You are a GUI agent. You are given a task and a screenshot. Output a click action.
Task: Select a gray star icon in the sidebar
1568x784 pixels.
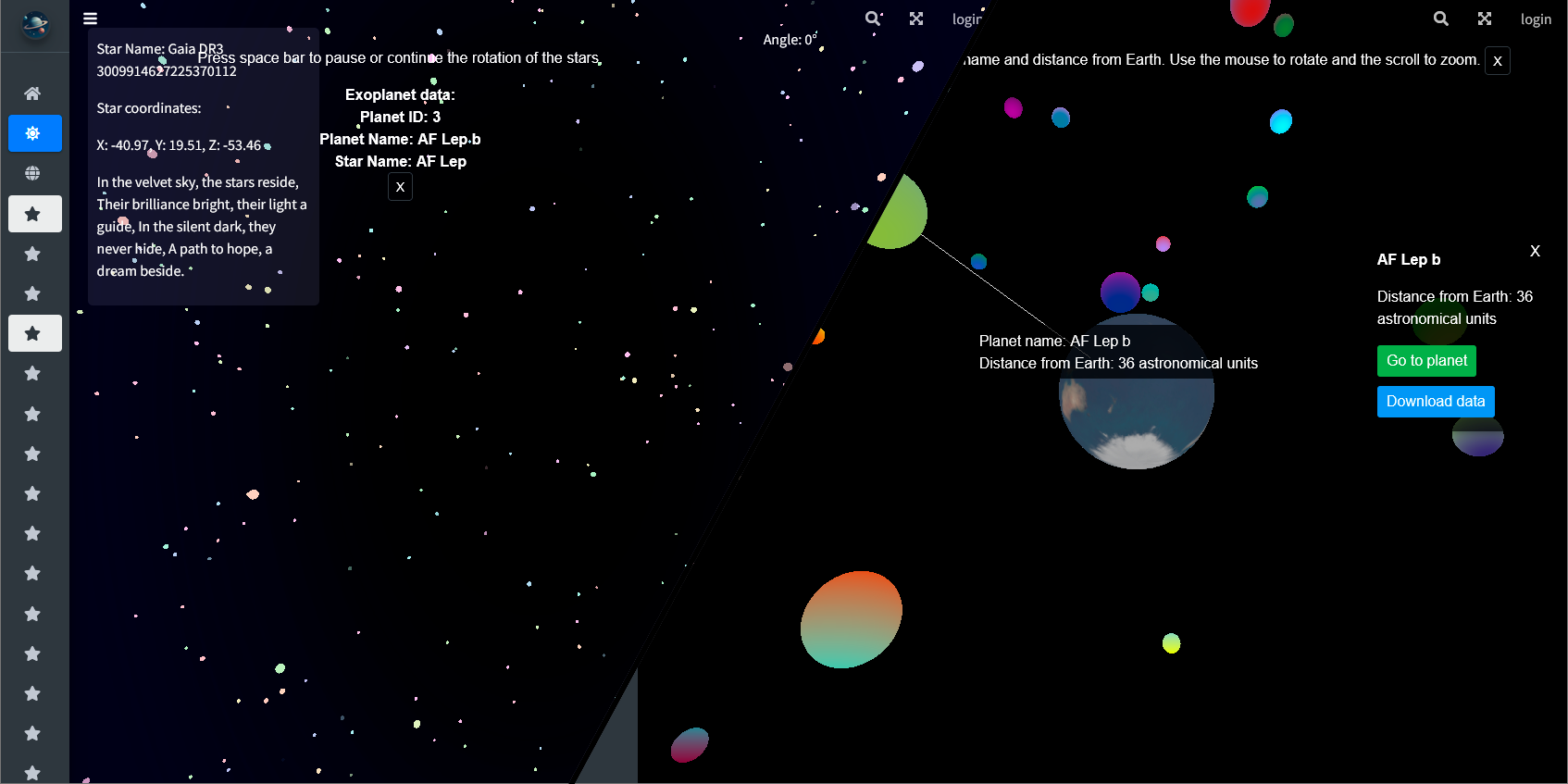pyautogui.click(x=33, y=254)
